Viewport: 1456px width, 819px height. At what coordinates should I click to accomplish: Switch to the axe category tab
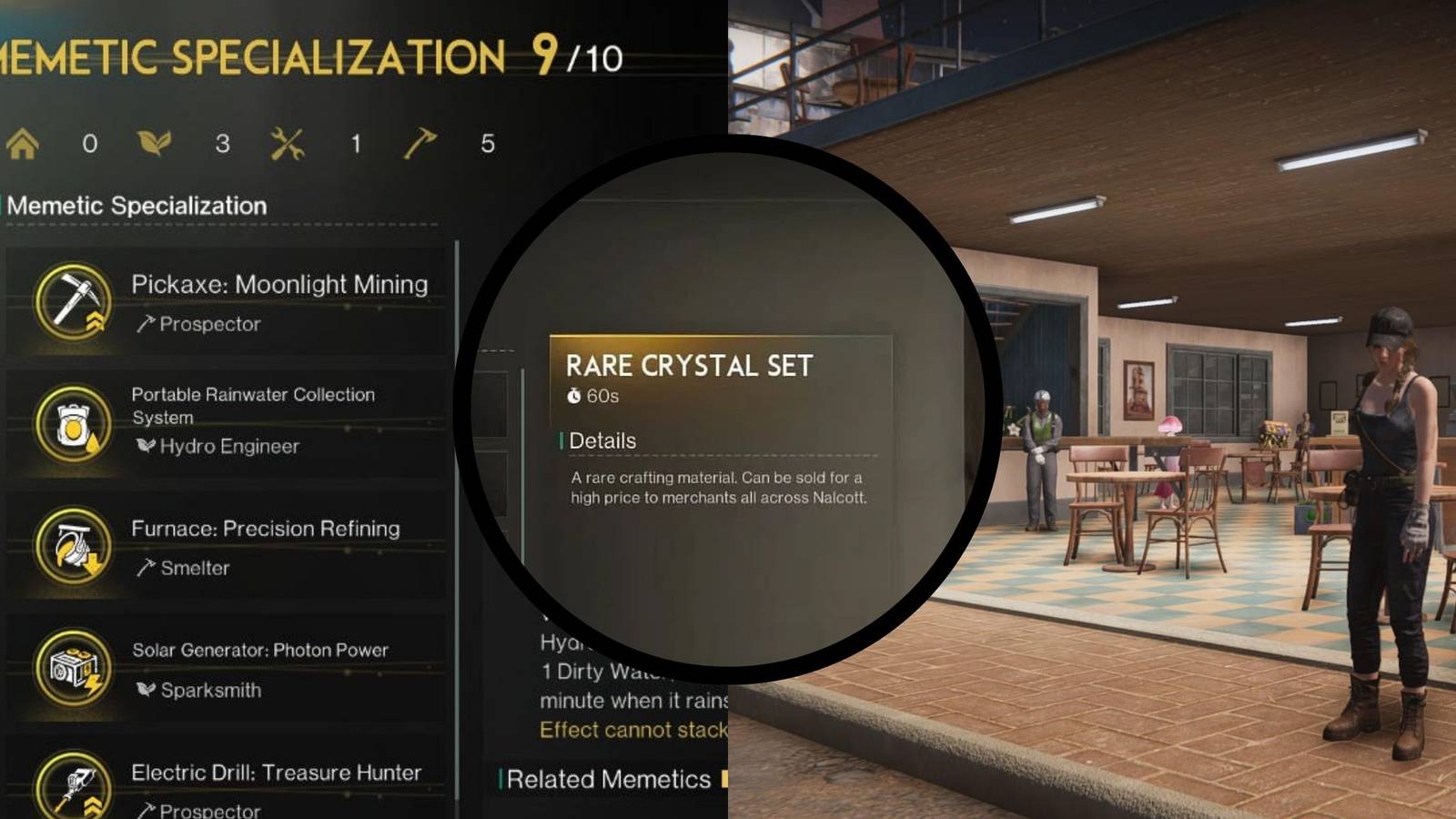tap(418, 141)
